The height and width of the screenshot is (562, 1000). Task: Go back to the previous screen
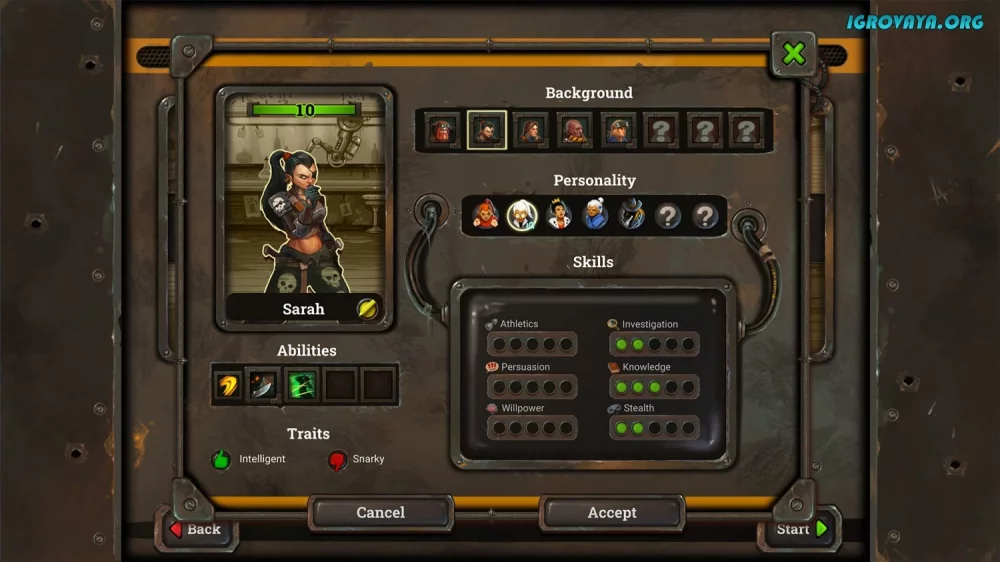[196, 529]
